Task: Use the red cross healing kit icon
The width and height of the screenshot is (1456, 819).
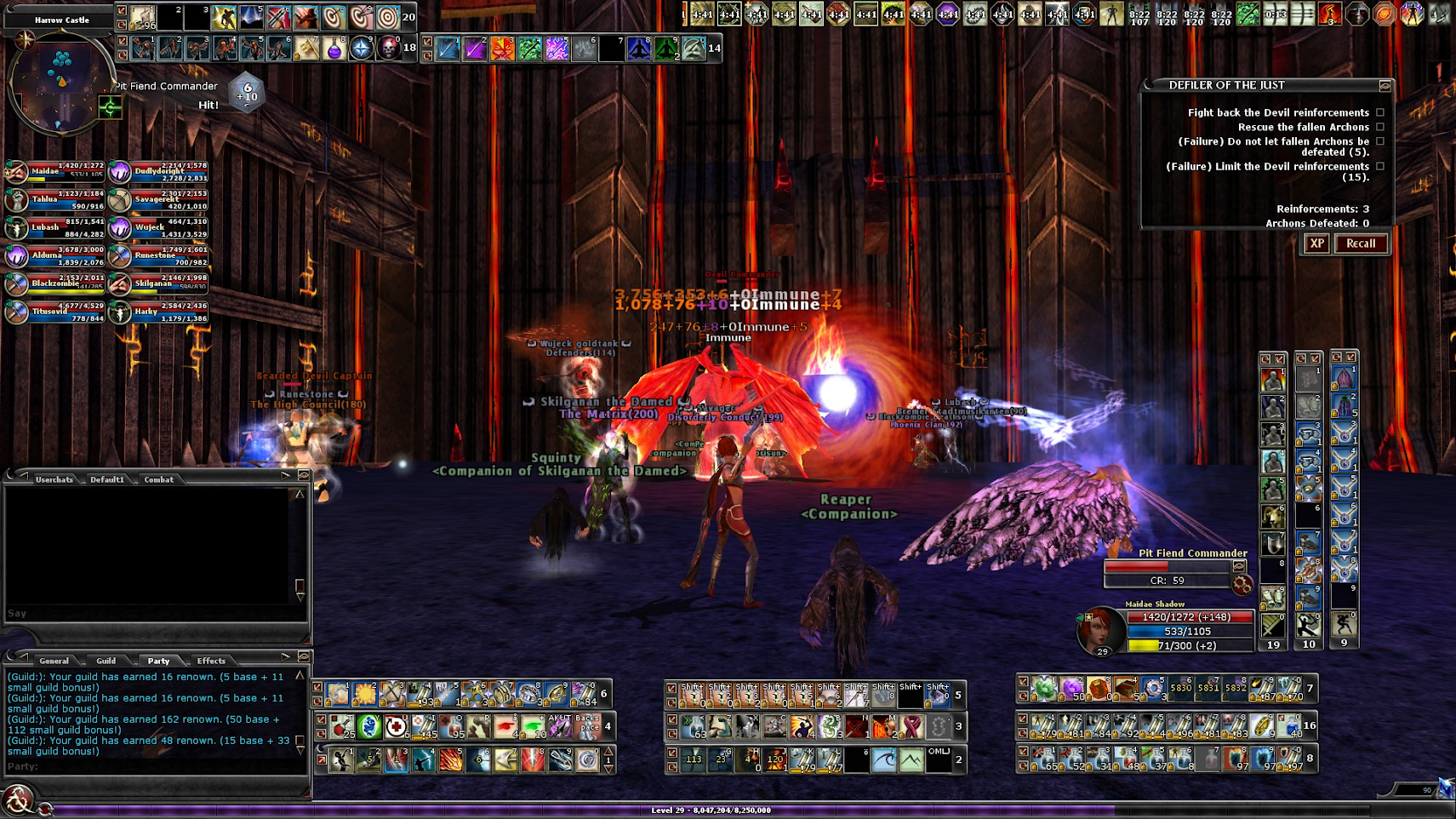Action: (396, 727)
